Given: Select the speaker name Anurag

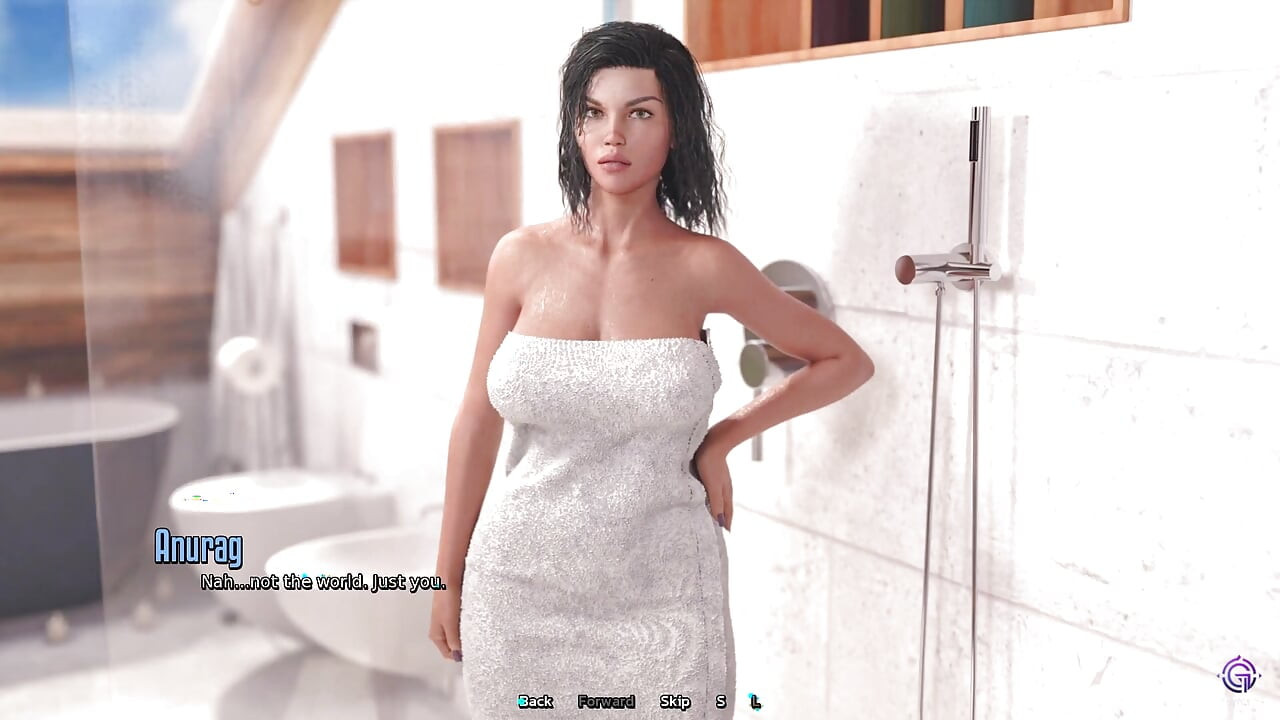Looking at the screenshot, I should (x=199, y=547).
